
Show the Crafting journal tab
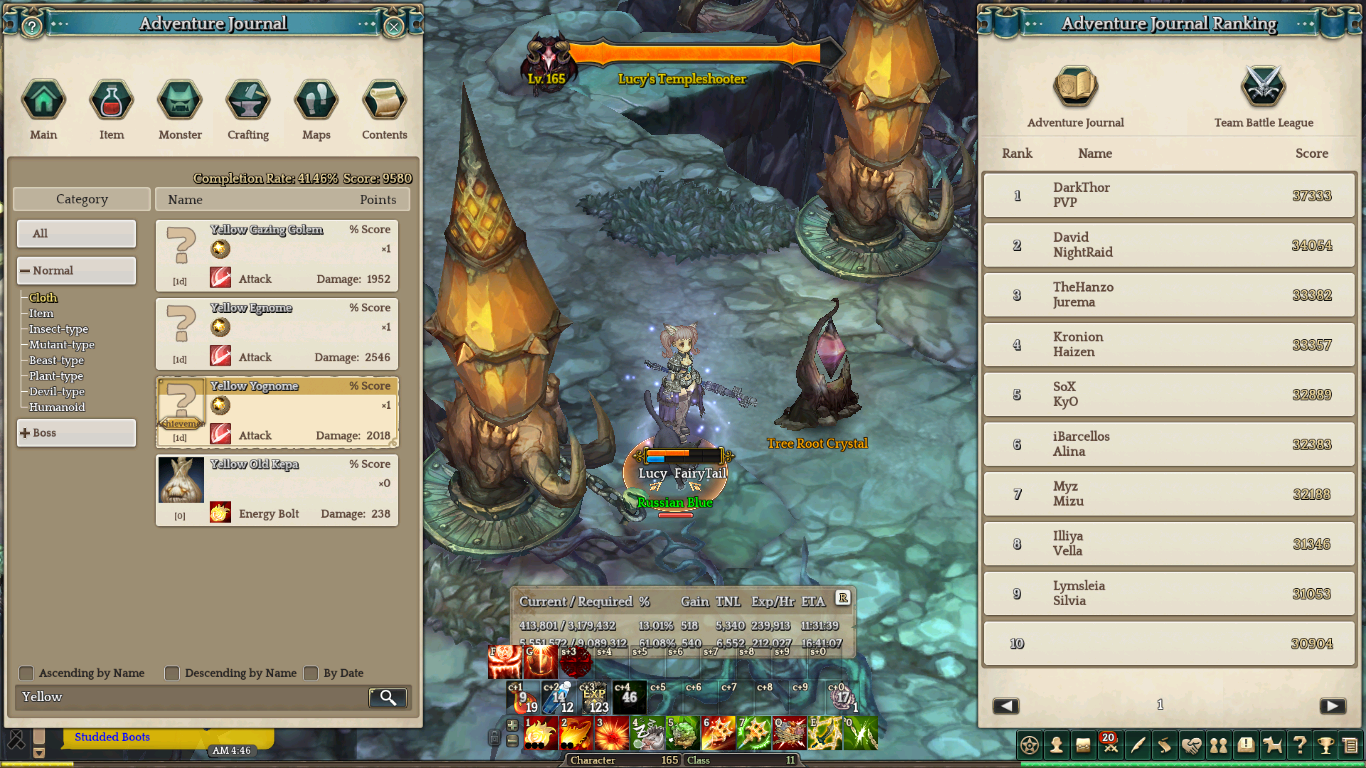pyautogui.click(x=248, y=101)
